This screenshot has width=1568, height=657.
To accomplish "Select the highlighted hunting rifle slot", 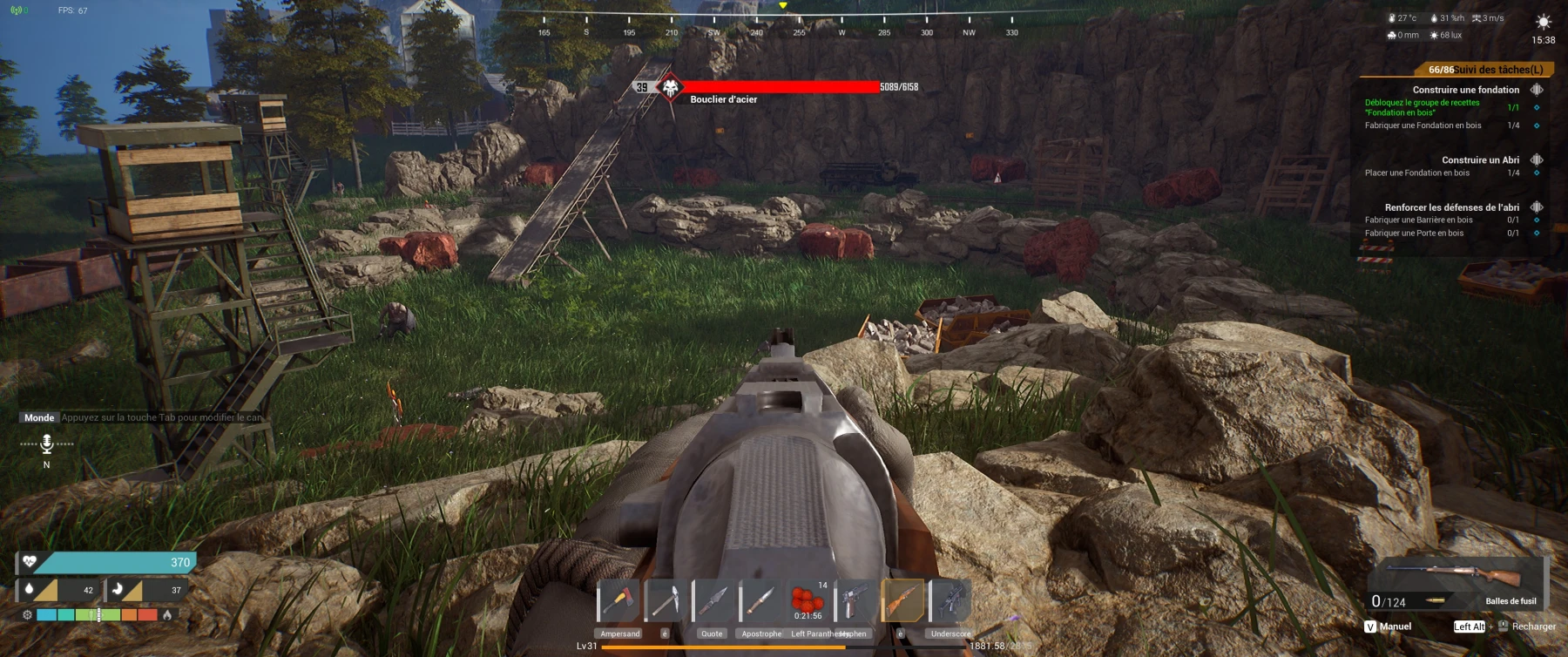I will (902, 601).
